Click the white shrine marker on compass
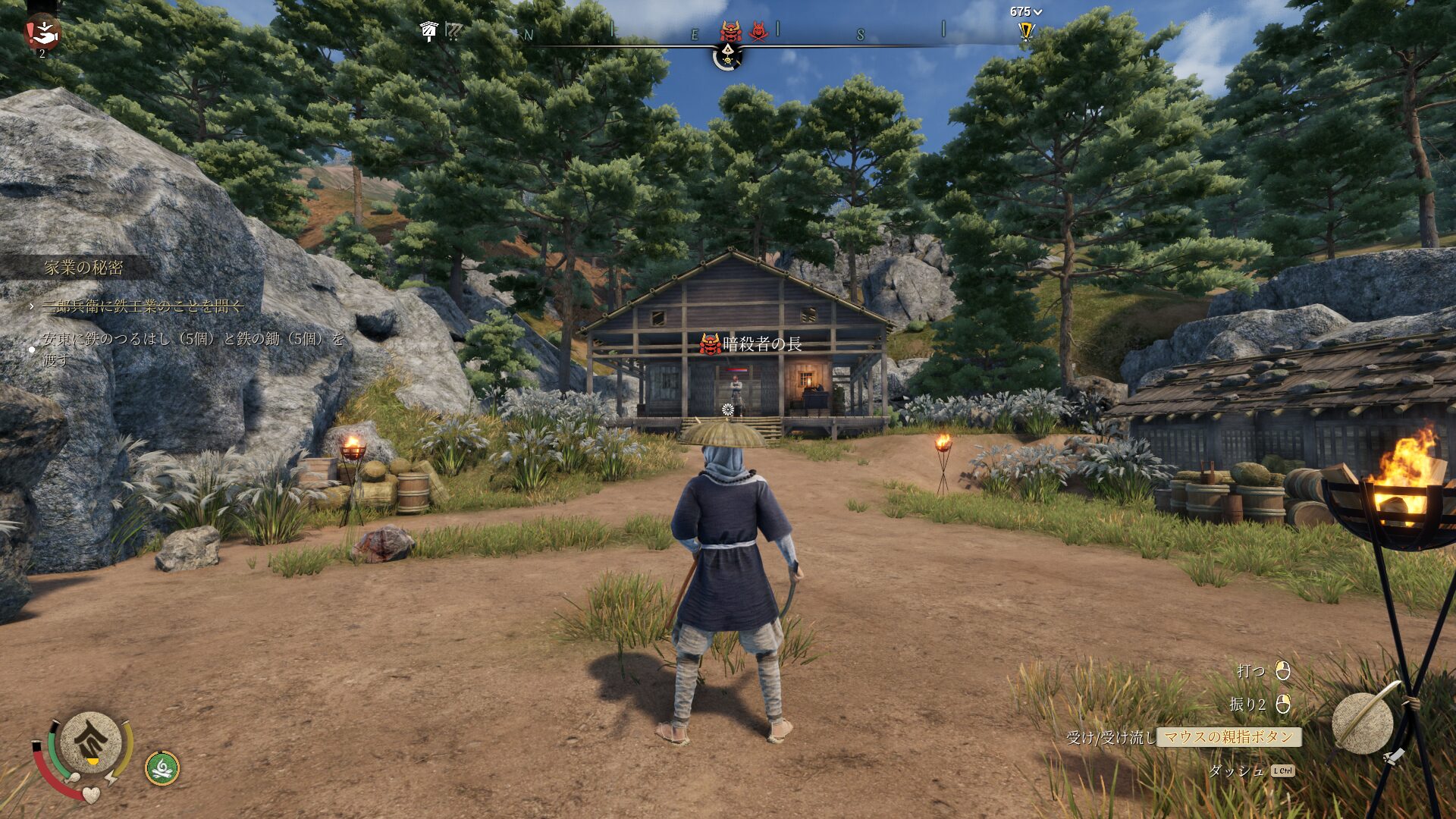1456x819 pixels. tap(428, 31)
